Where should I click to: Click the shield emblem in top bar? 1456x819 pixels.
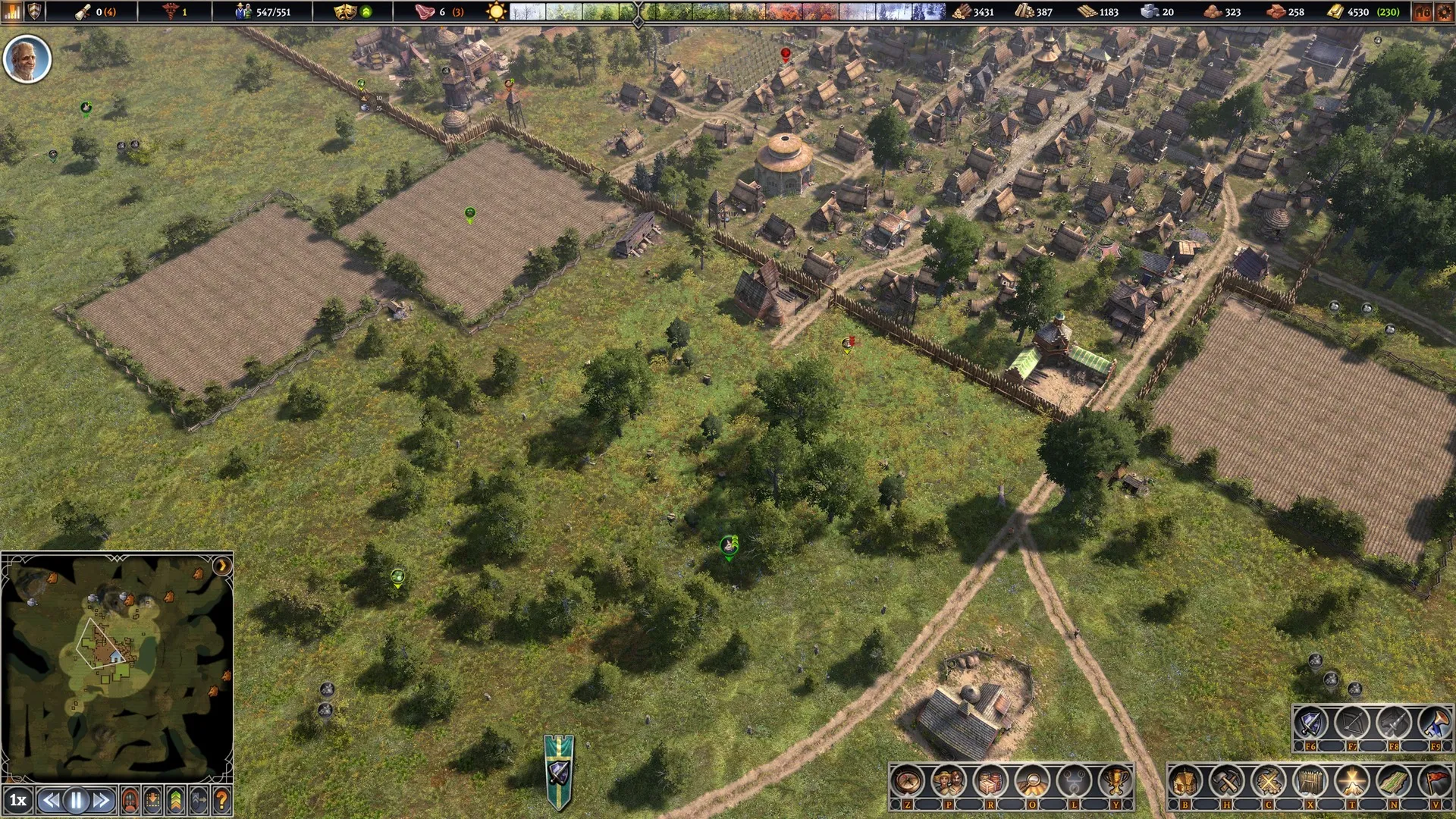point(35,11)
